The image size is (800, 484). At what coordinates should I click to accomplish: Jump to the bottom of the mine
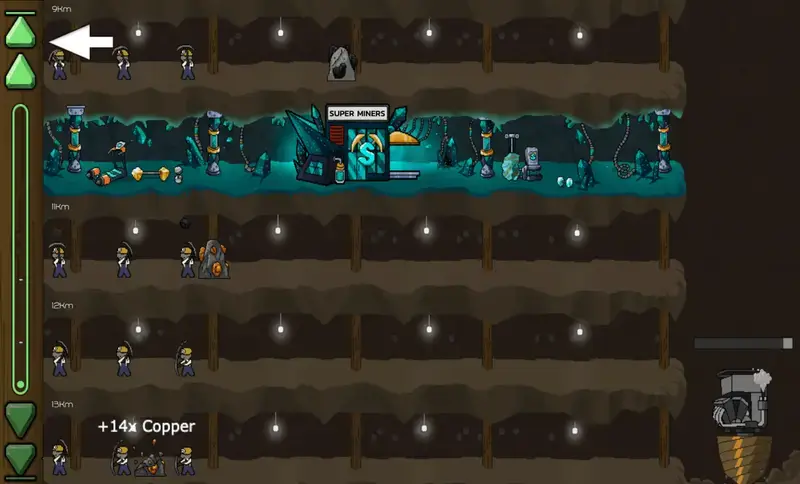point(20,461)
